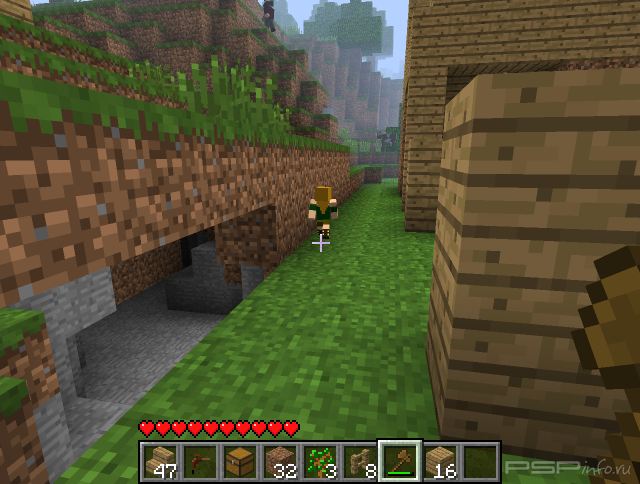Screen dimensions: 640x484
Task: Select the stack of 32 dirt blocks
Action: (279, 461)
